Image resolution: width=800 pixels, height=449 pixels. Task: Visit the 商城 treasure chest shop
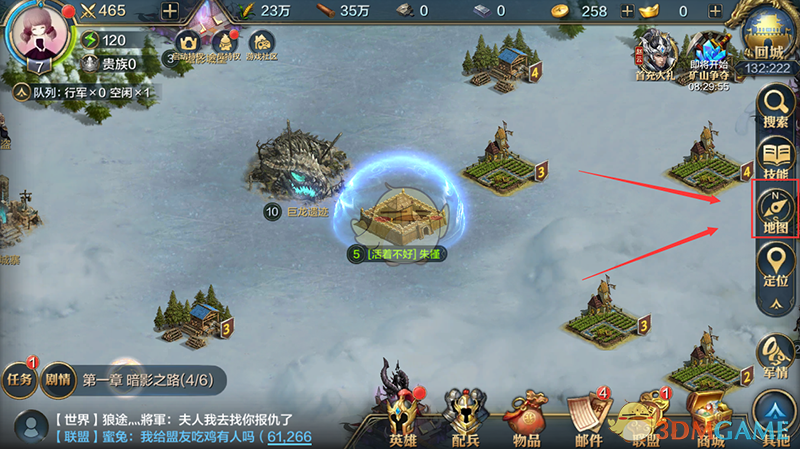point(709,415)
